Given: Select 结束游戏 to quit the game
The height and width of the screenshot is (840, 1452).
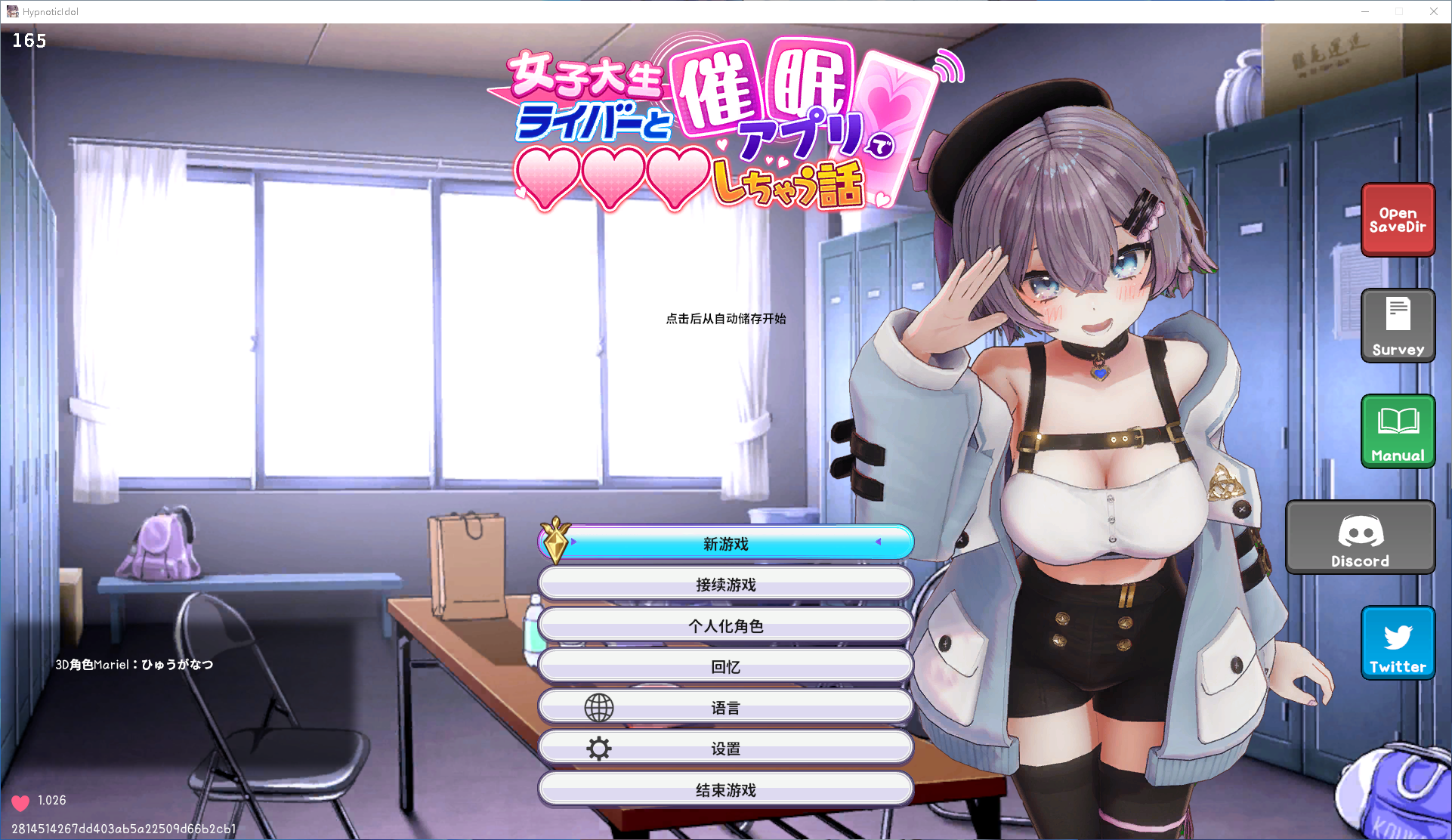Looking at the screenshot, I should [x=725, y=790].
